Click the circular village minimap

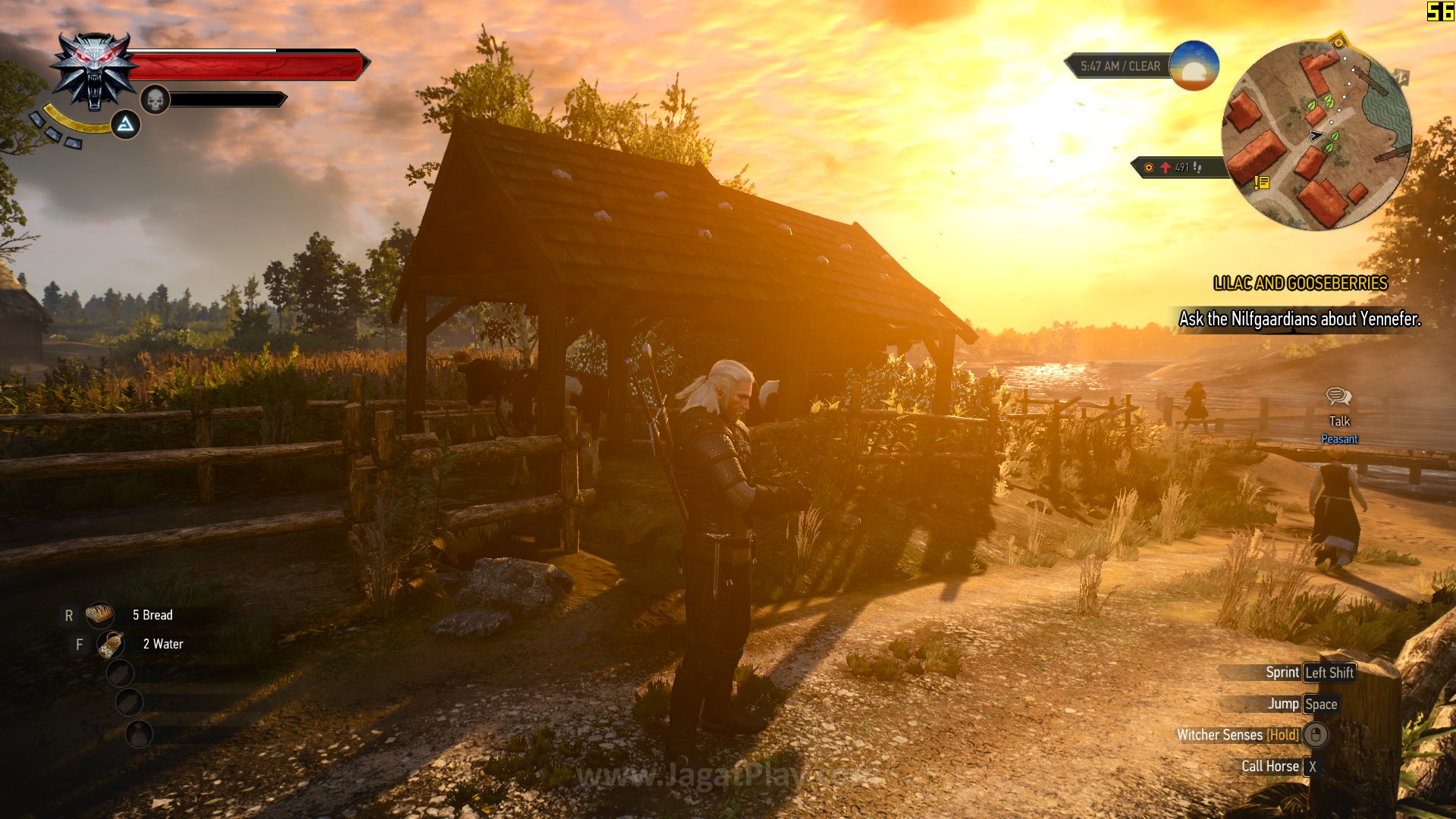[x=1316, y=135]
